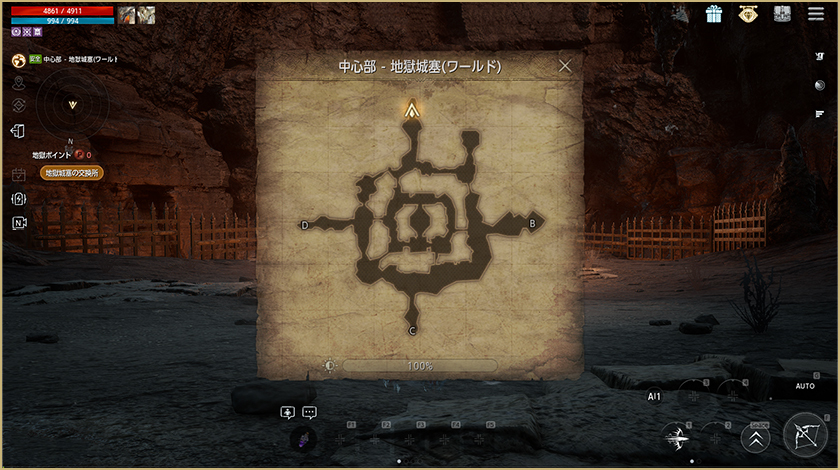Use the double-chevron dash skill

(755, 440)
